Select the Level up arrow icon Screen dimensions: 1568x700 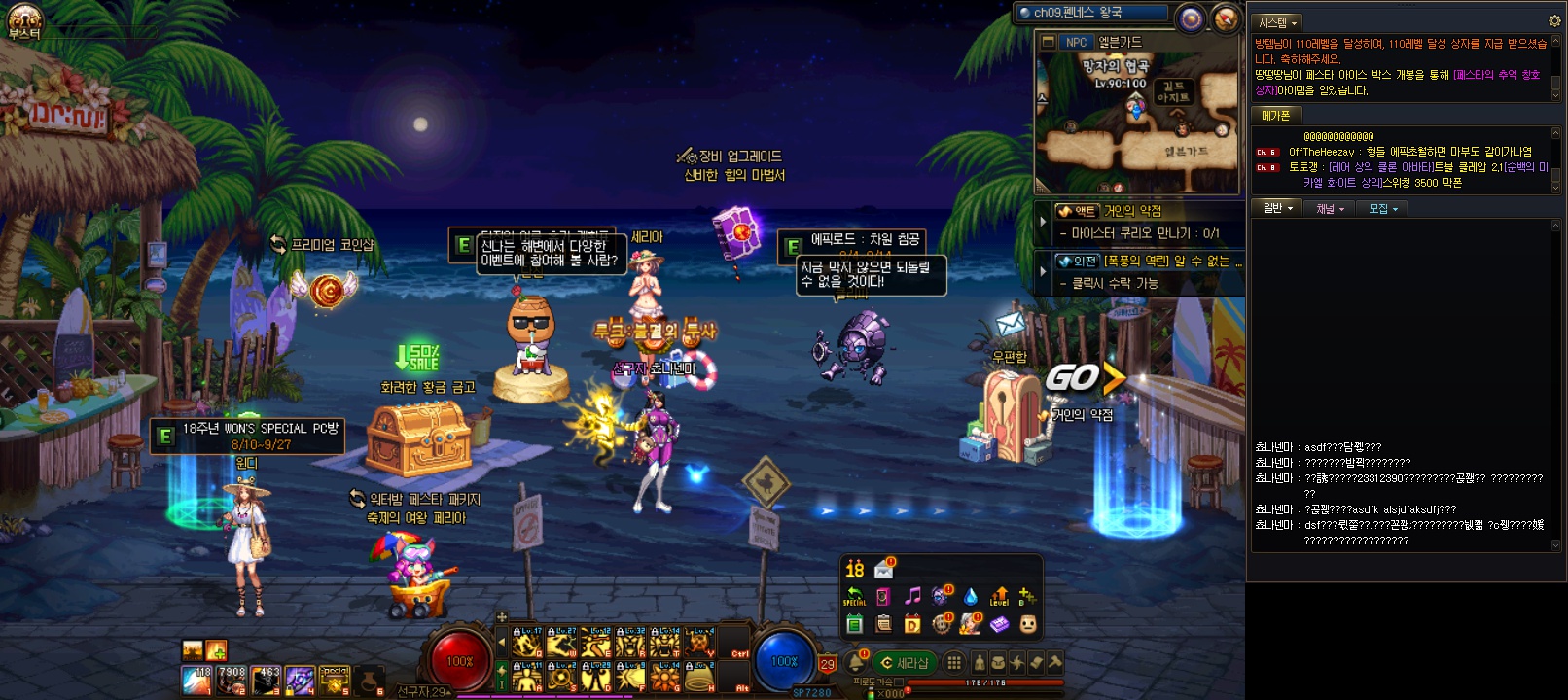999,596
